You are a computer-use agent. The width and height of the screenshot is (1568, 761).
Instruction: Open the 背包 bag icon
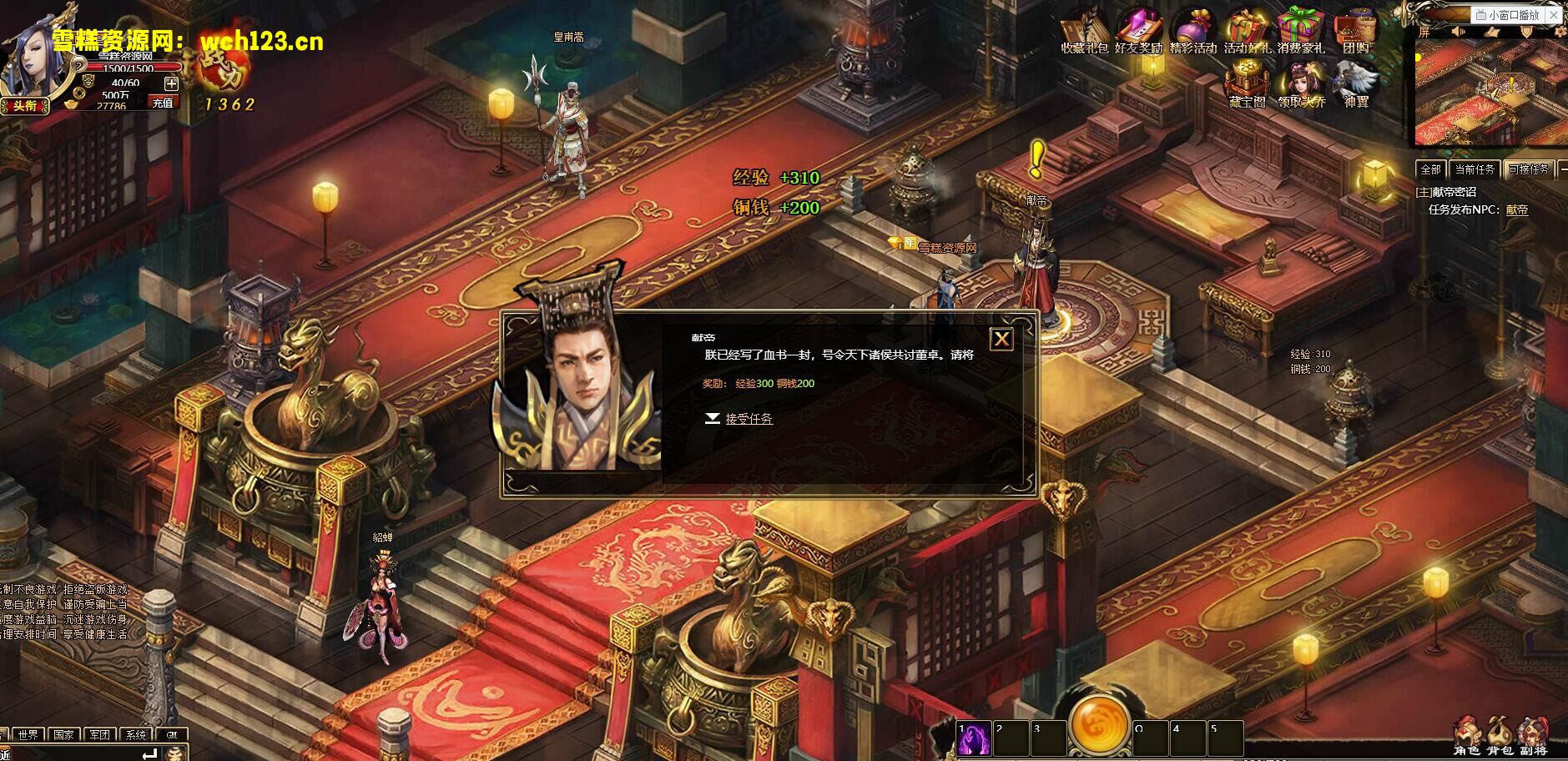[x=1499, y=736]
